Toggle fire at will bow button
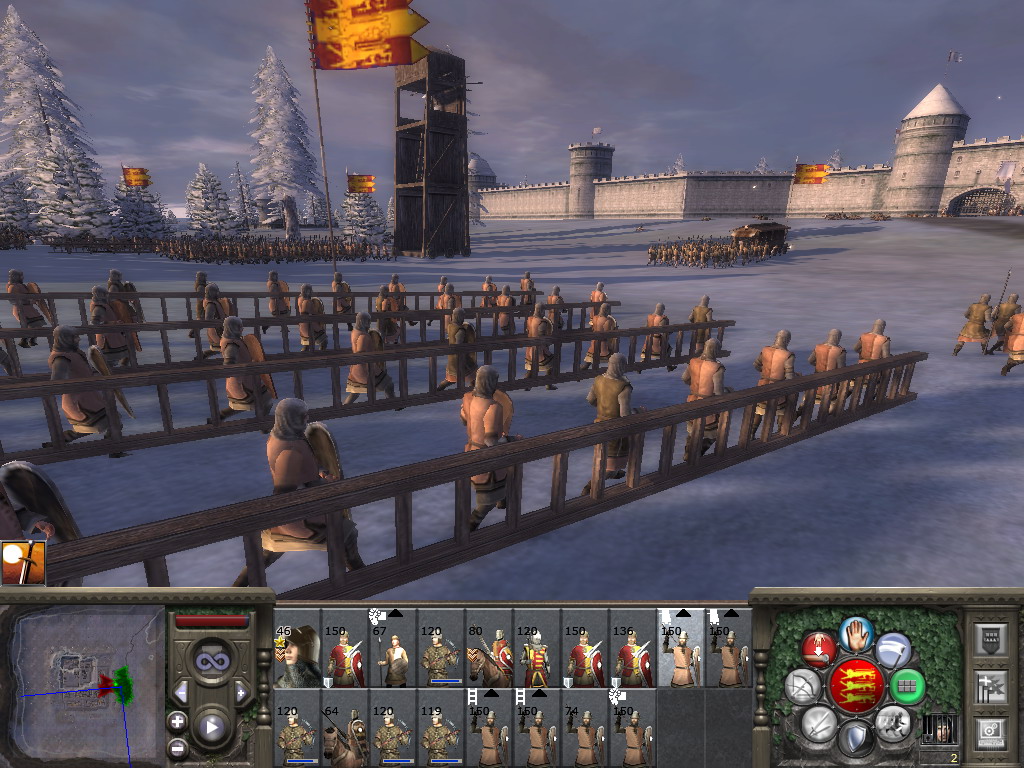Viewport: 1024px width, 768px height. tap(802, 687)
